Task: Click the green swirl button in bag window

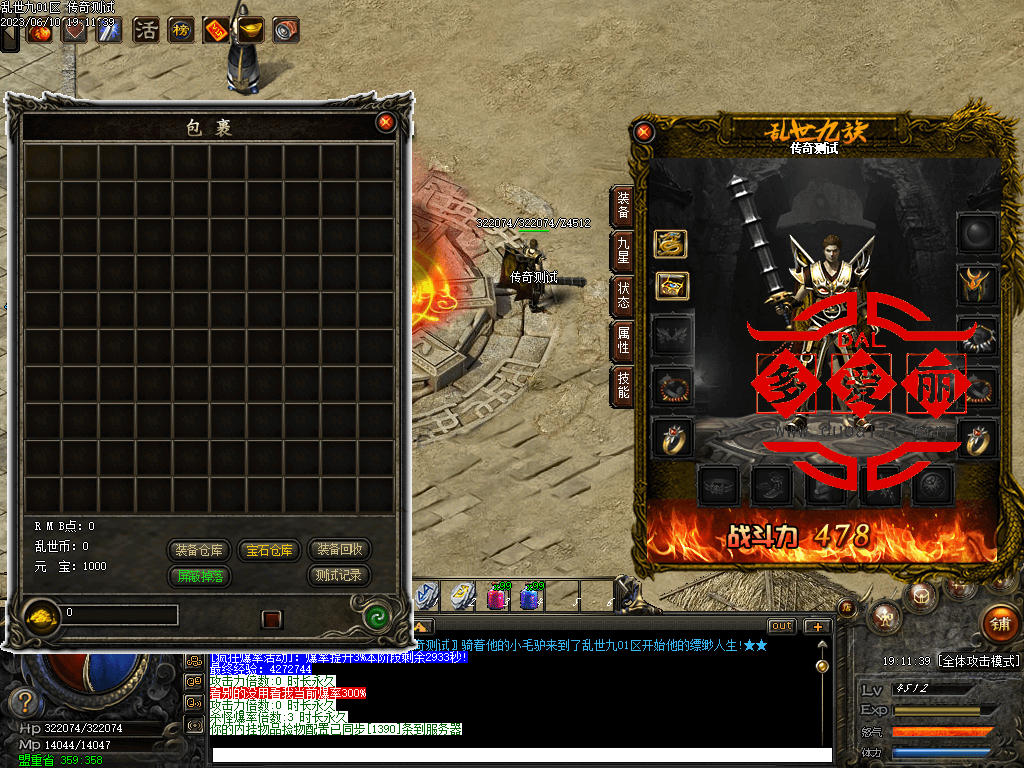Action: click(377, 616)
